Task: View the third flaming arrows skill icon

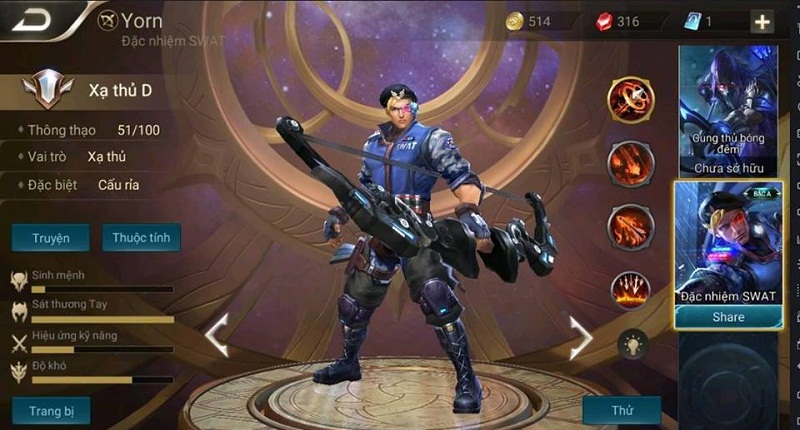Action: (x=631, y=227)
